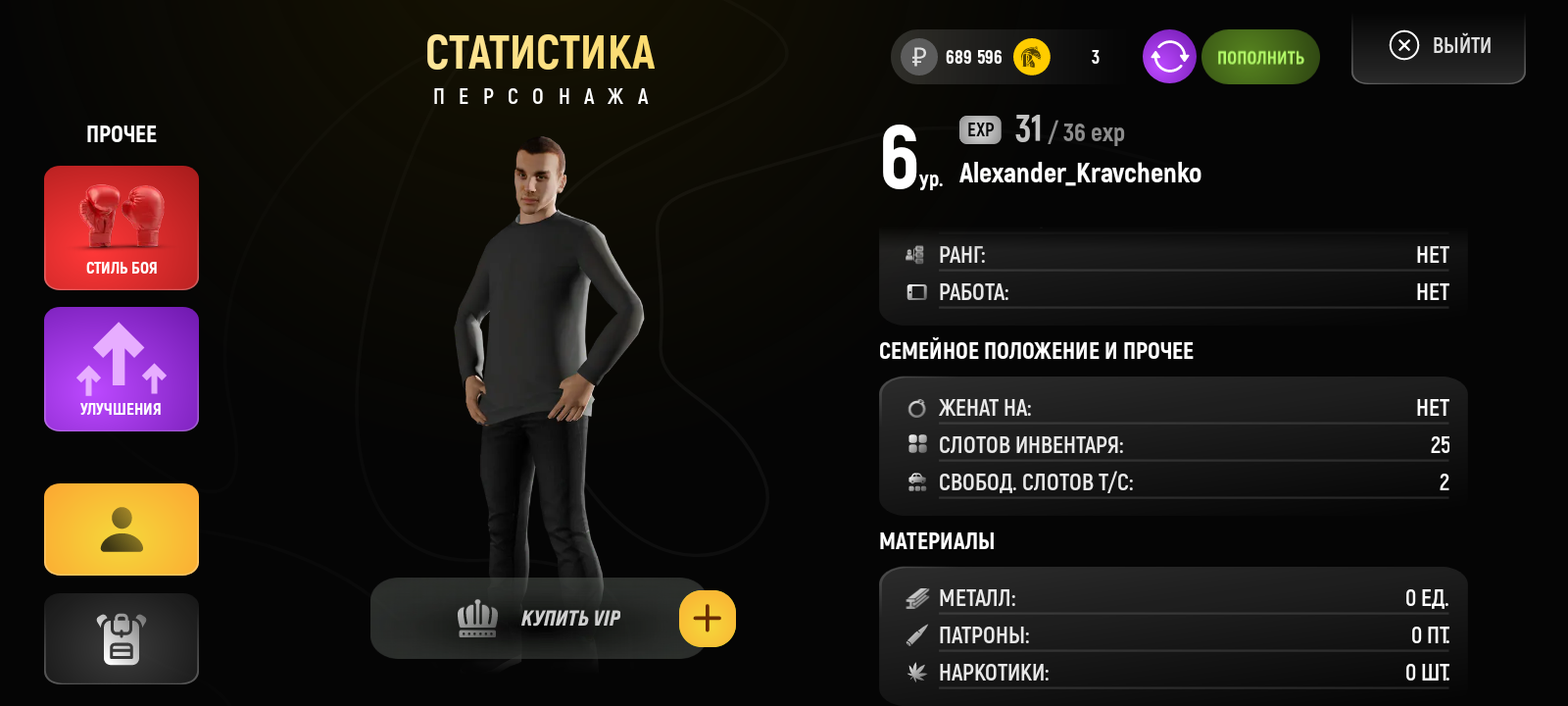Click the Купить VIP button
Viewport: 1568px width, 706px height.
(x=537, y=619)
